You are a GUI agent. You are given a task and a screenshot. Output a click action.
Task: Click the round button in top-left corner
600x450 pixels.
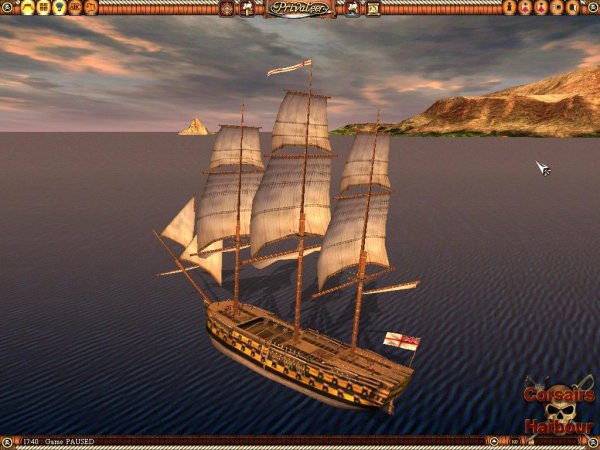(x=7, y=7)
